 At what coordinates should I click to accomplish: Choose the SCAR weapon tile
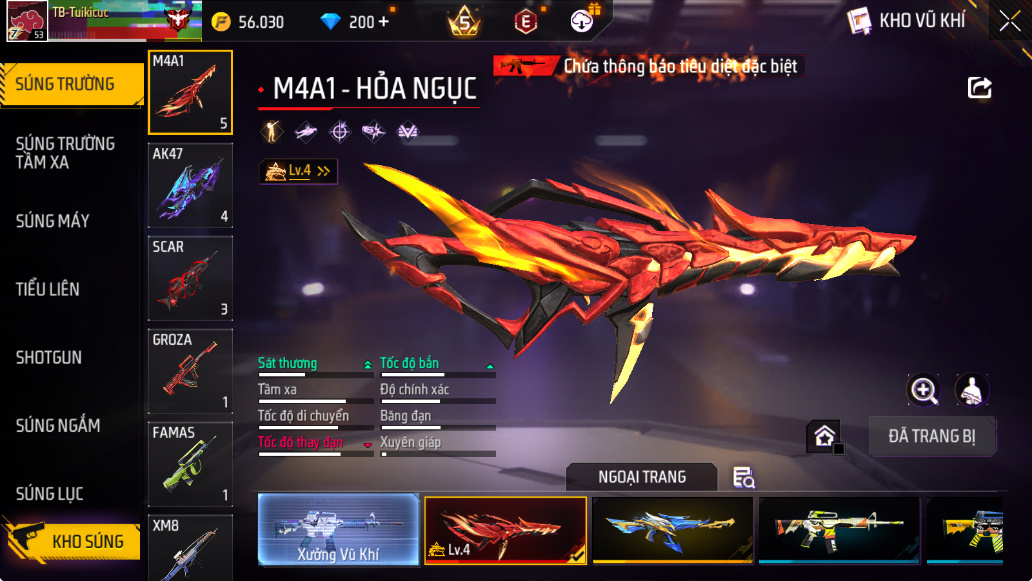click(x=190, y=278)
